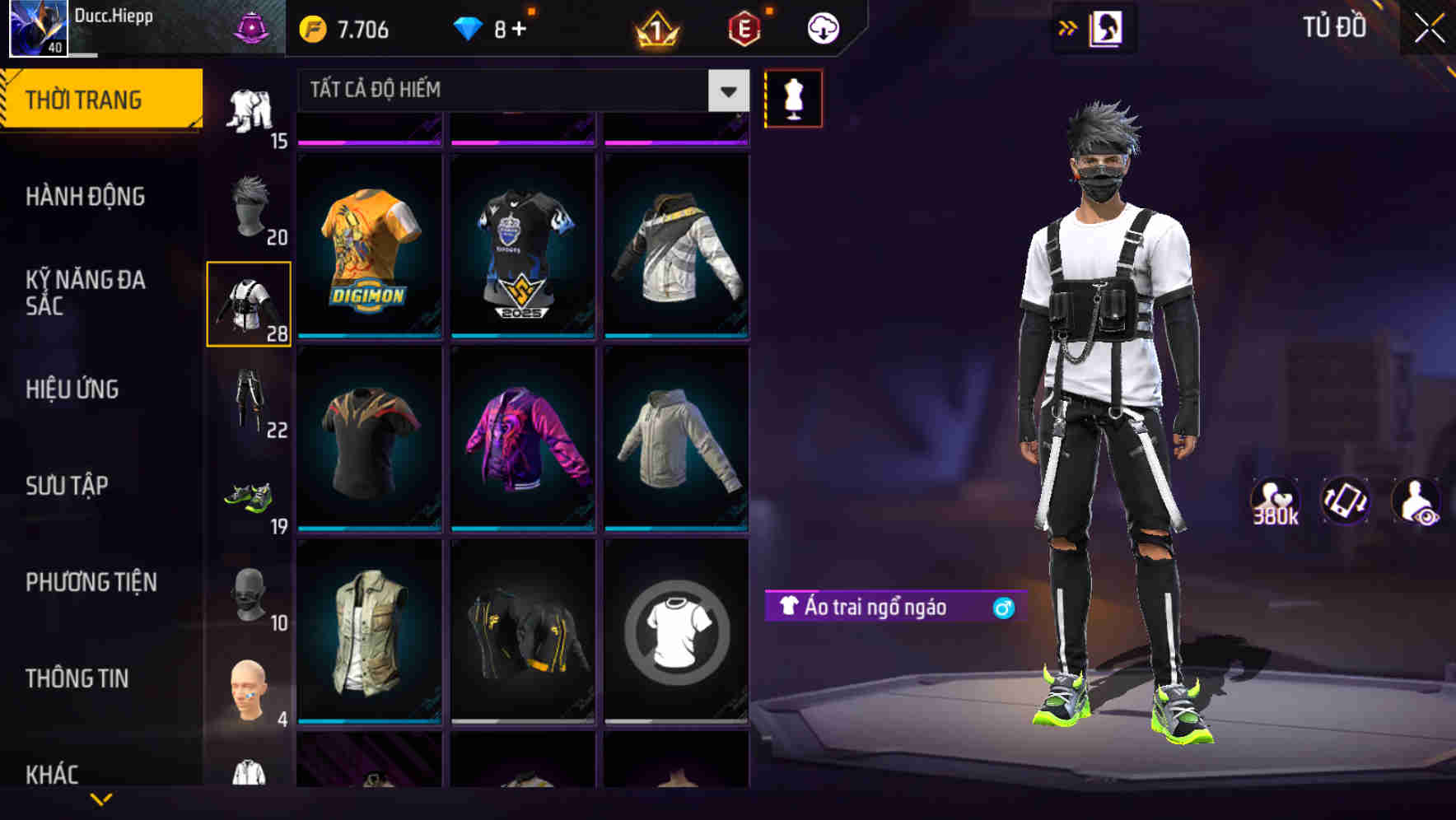Open the PHƯƠNG TIỆN section

coord(91,581)
